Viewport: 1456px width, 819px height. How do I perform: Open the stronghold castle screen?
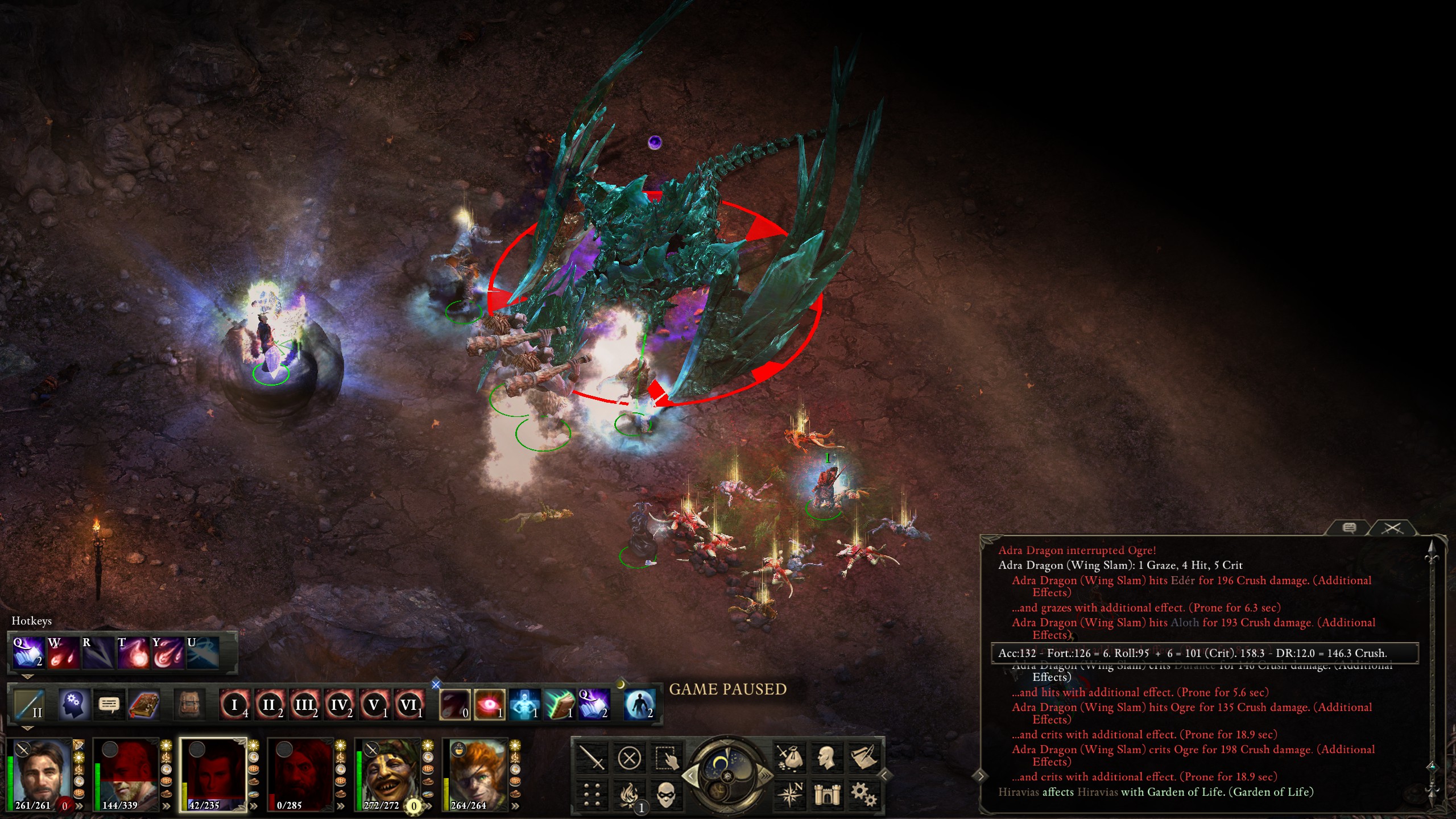[826, 795]
